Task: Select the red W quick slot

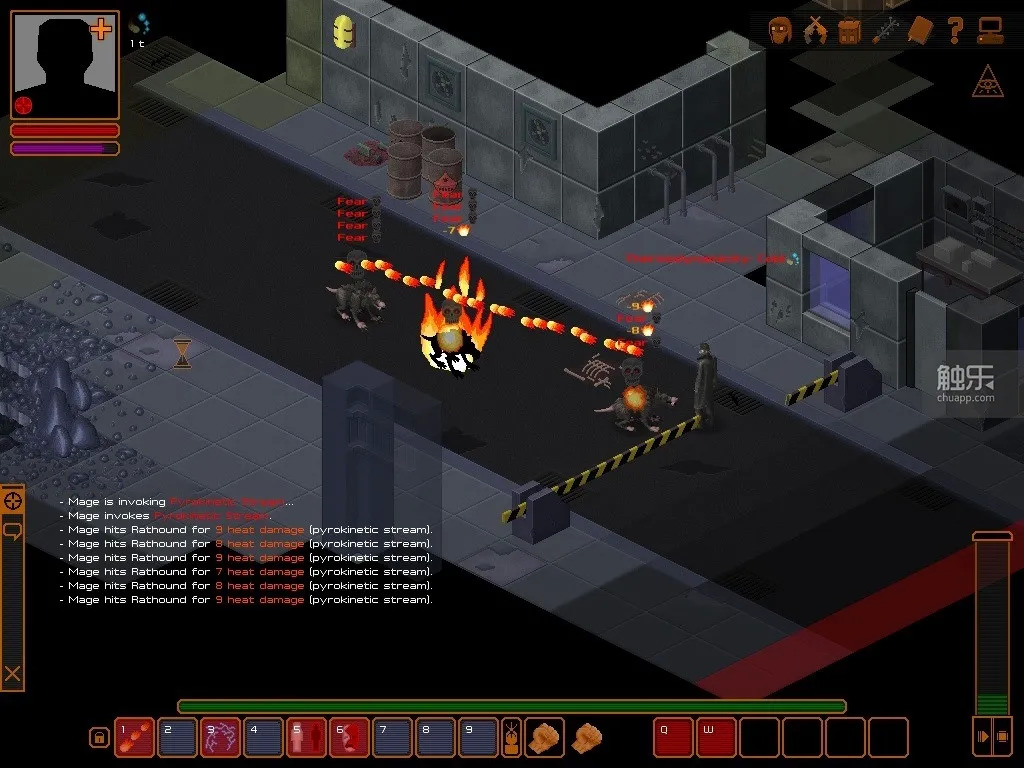Action: click(x=716, y=737)
